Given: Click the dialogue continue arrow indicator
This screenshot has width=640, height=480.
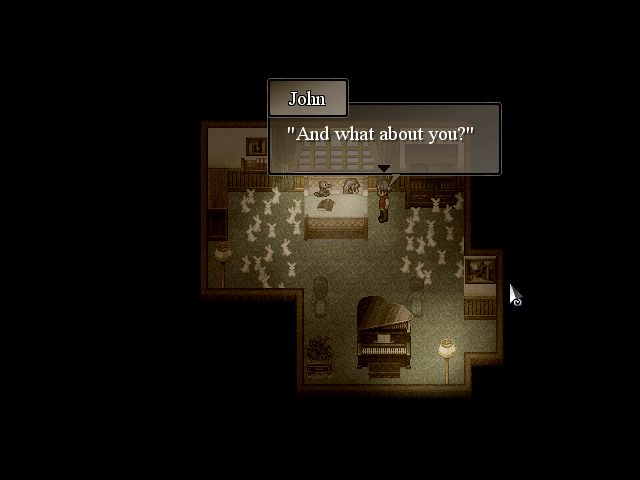Looking at the screenshot, I should click(x=383, y=168).
